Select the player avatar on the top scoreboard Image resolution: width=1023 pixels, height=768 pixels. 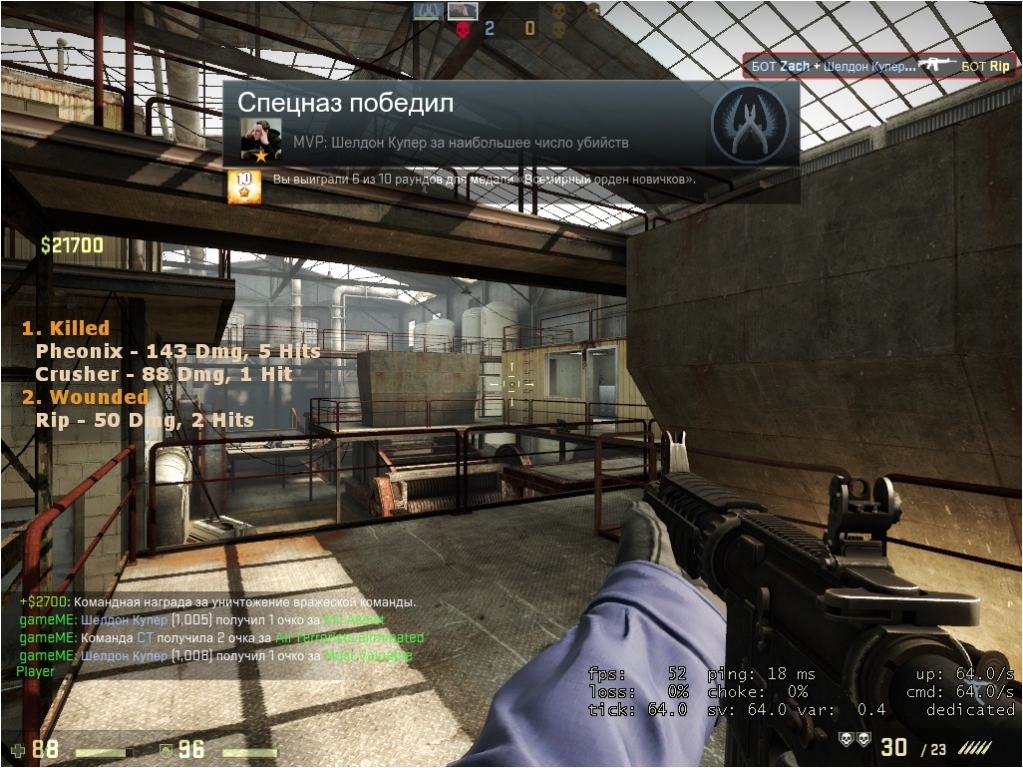coord(462,11)
